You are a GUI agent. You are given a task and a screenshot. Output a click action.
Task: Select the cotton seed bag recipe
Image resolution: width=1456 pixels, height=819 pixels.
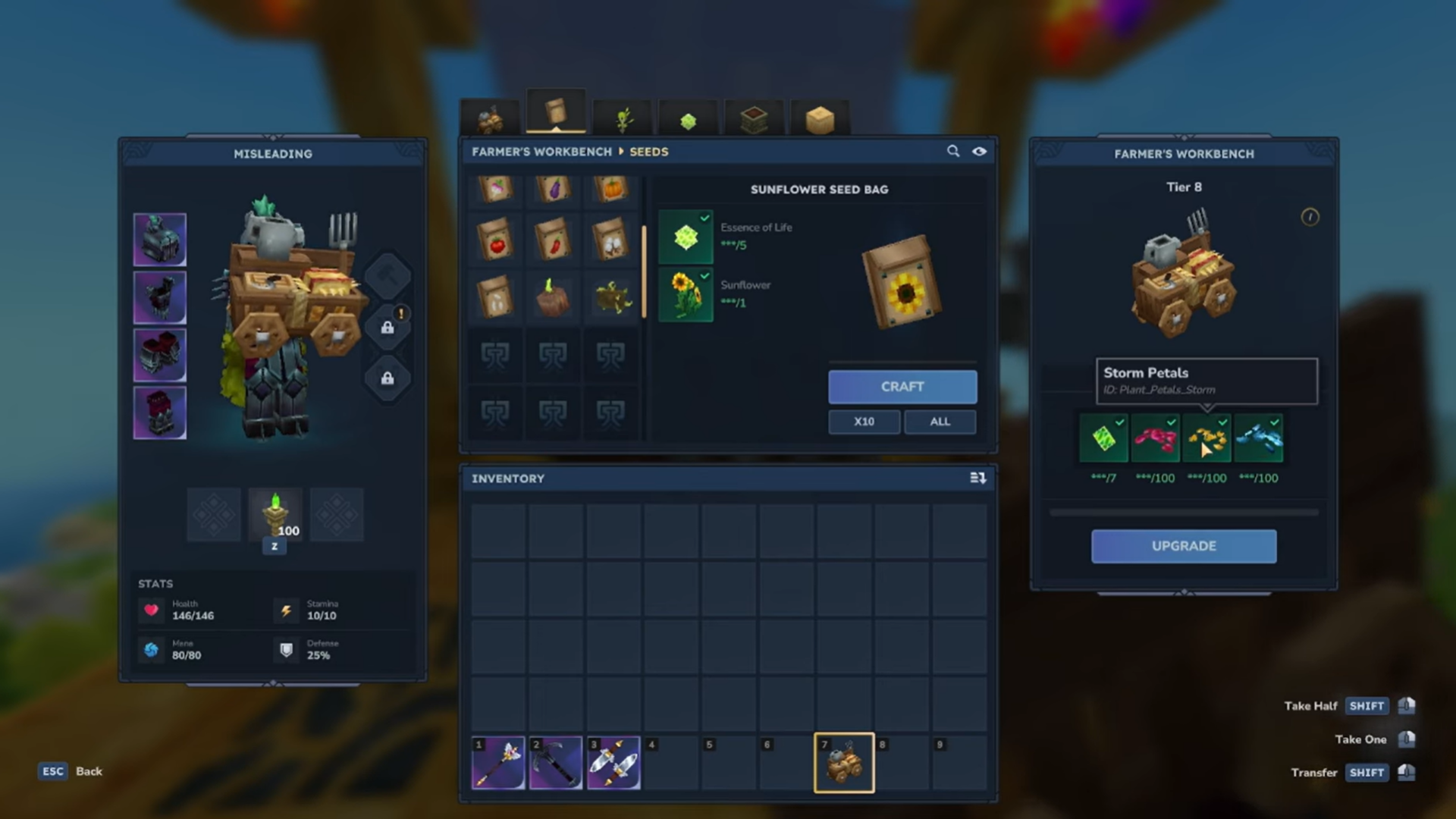pos(612,240)
